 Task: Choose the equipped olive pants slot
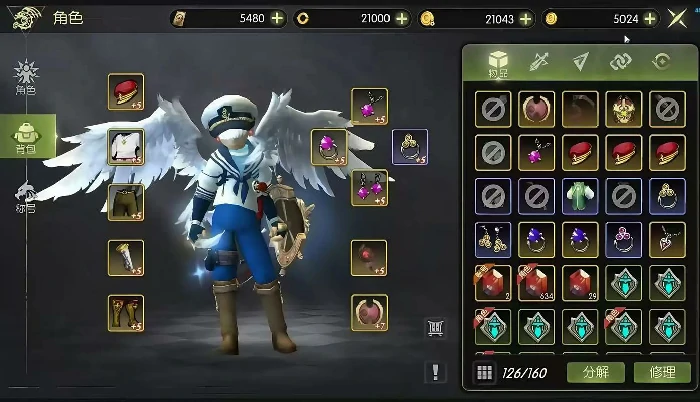pos(126,201)
